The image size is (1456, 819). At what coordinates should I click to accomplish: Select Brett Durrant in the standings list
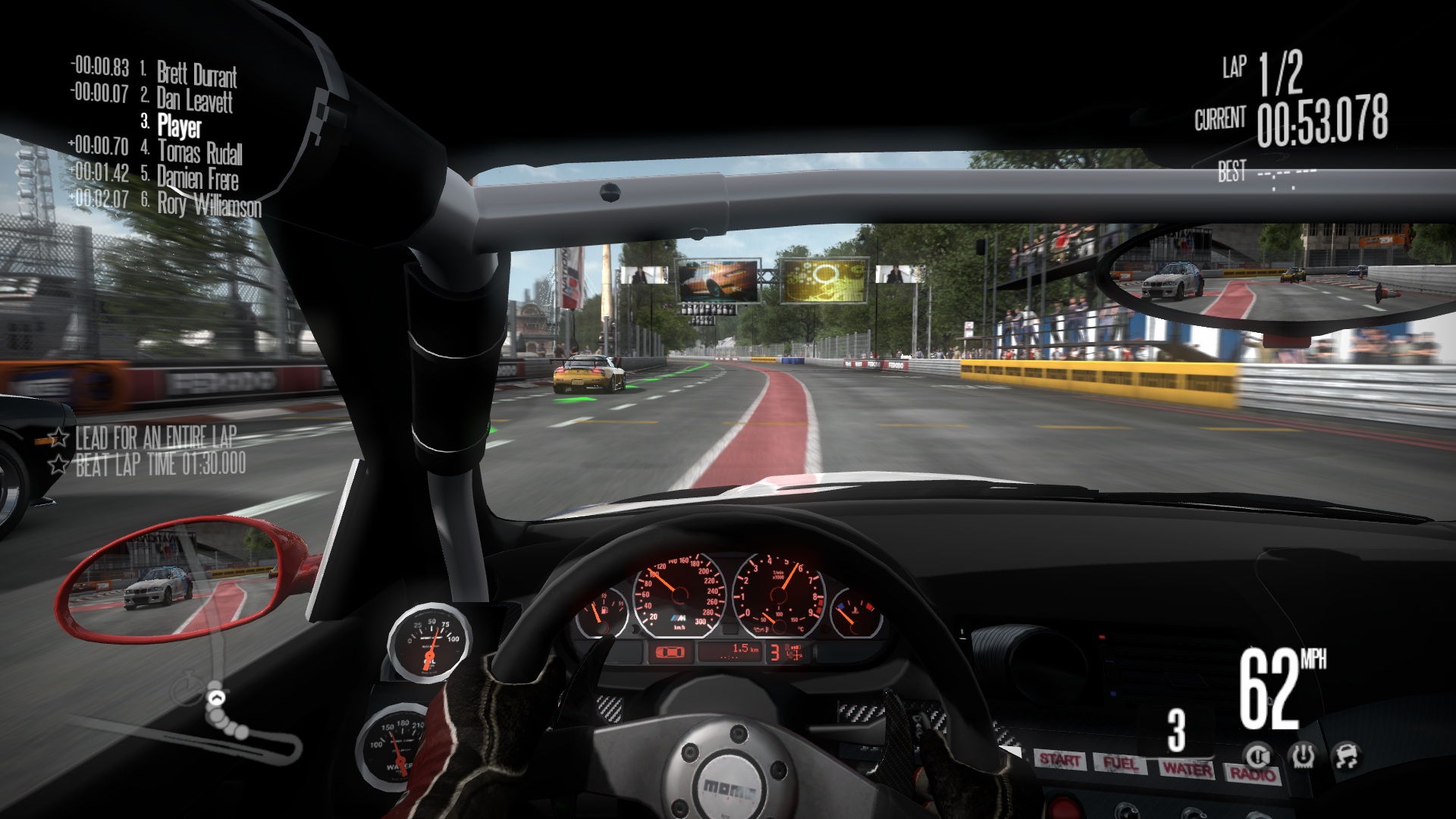[x=196, y=74]
